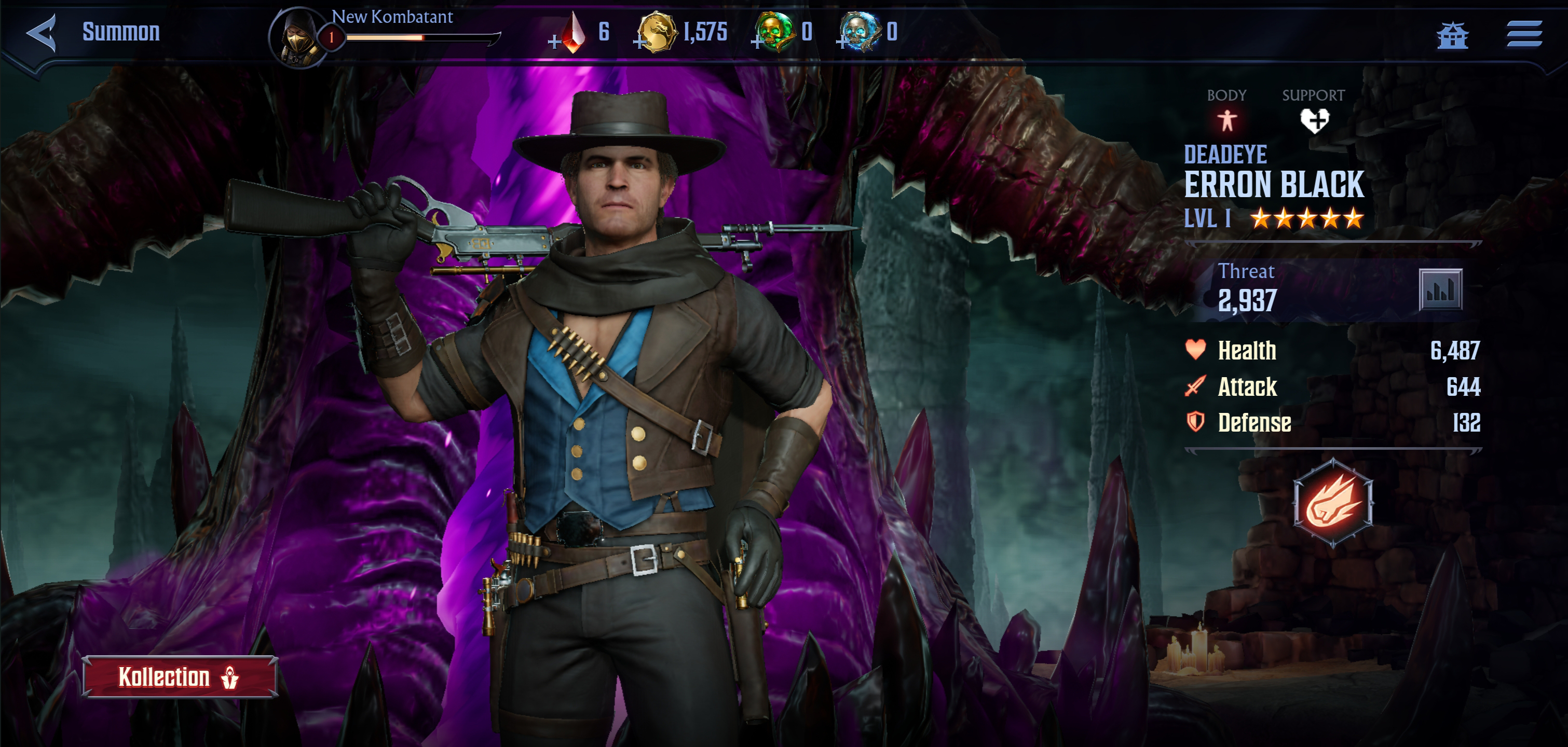Add green skull currency

point(757,41)
